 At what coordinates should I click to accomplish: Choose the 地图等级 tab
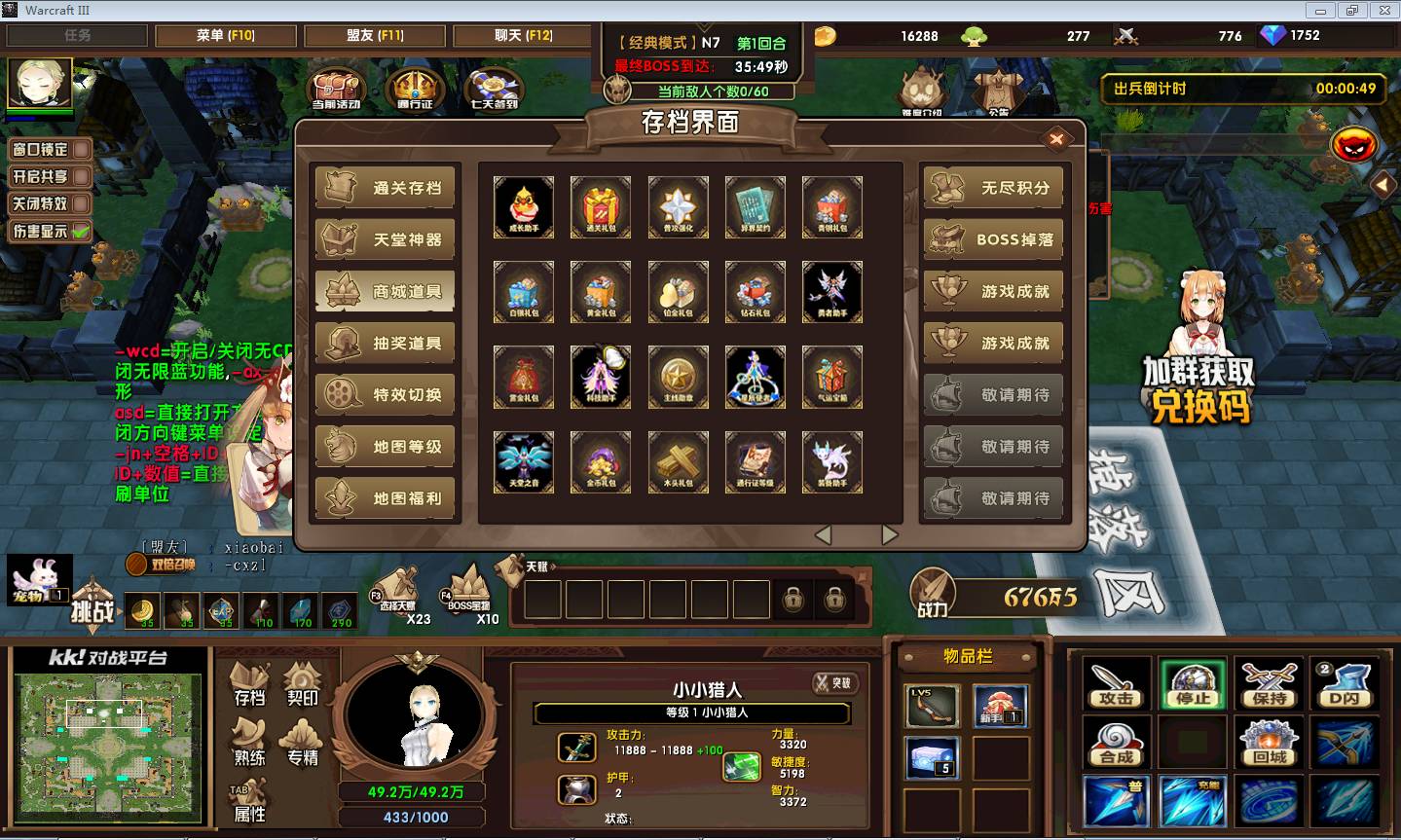(386, 447)
